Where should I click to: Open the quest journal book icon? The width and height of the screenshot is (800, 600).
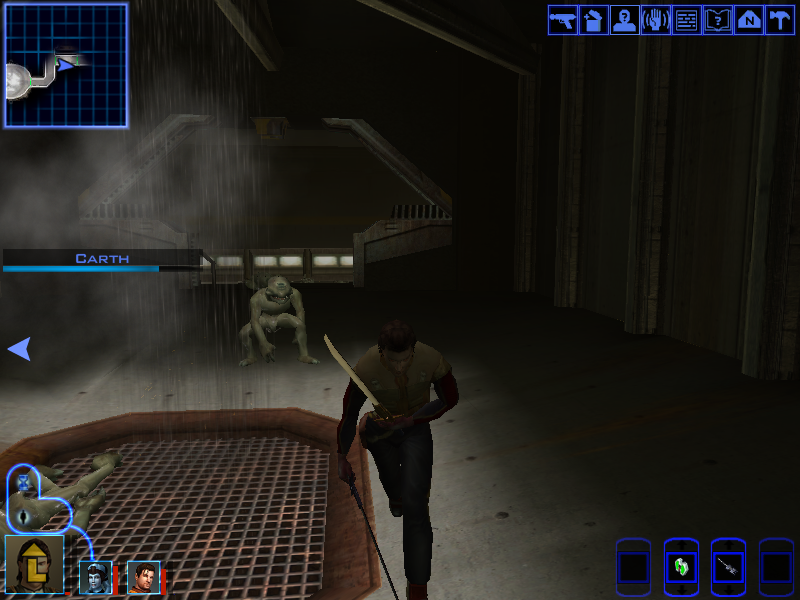pos(717,20)
